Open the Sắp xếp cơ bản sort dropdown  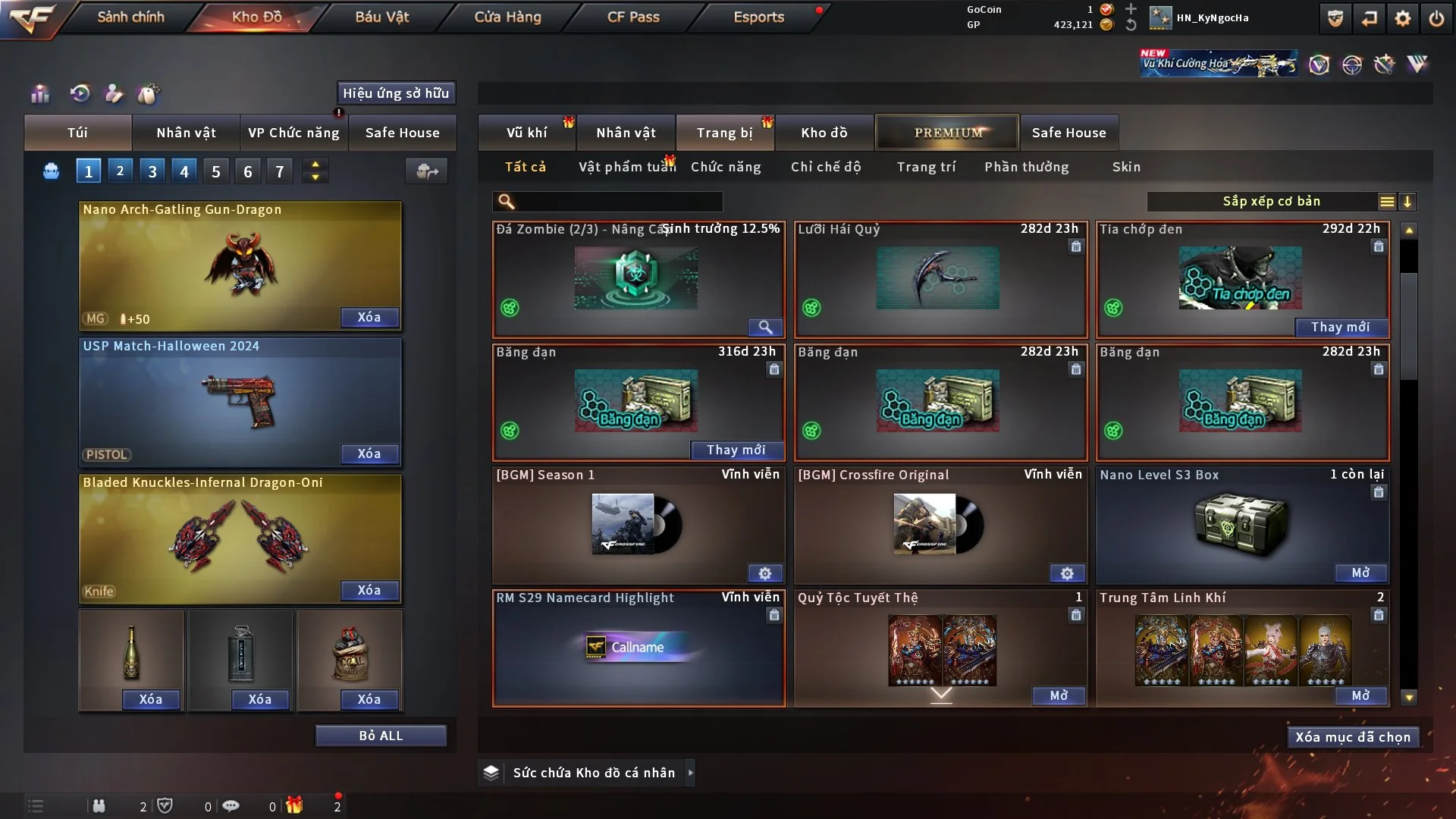[1271, 202]
